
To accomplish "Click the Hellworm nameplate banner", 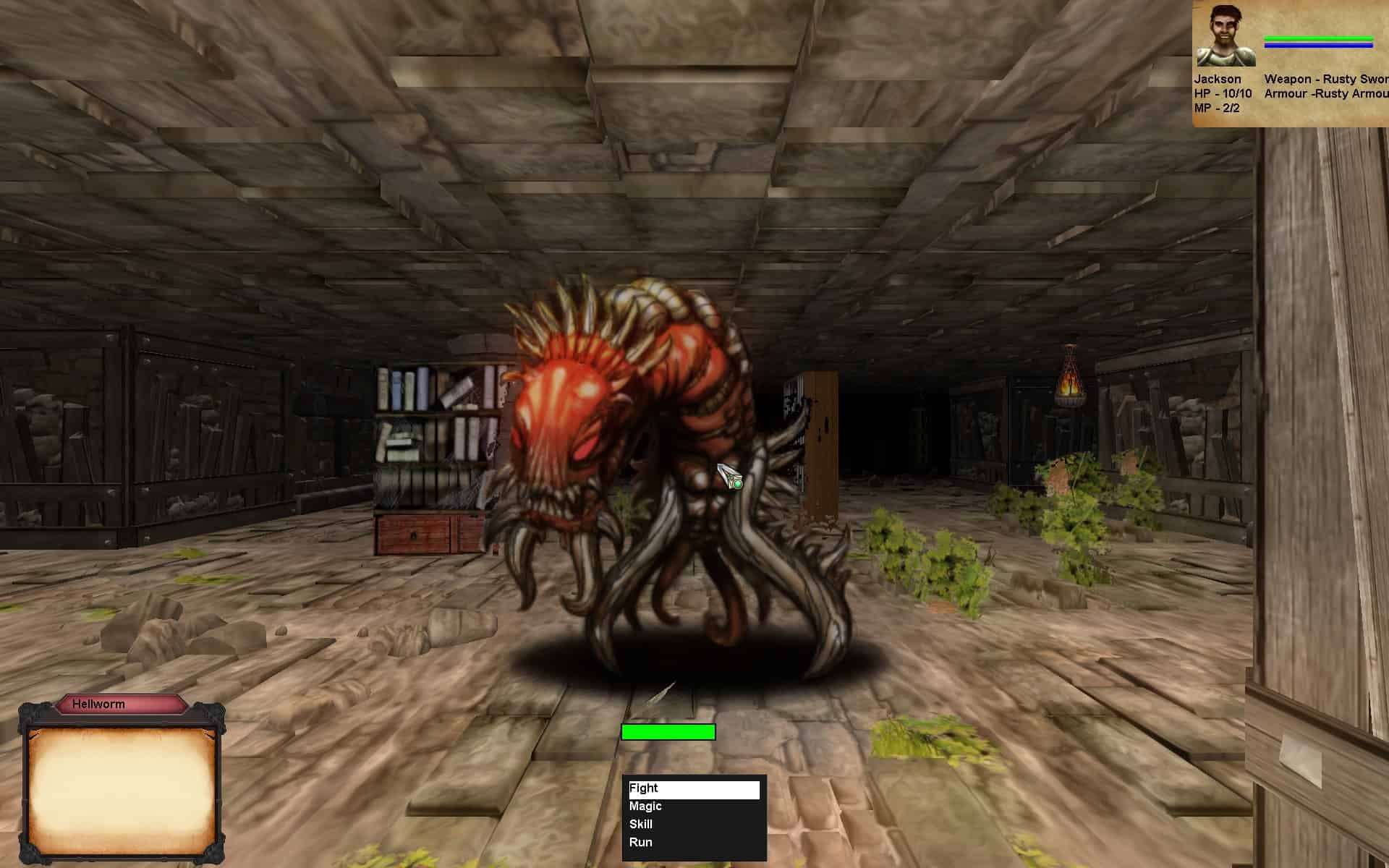I will [x=122, y=704].
